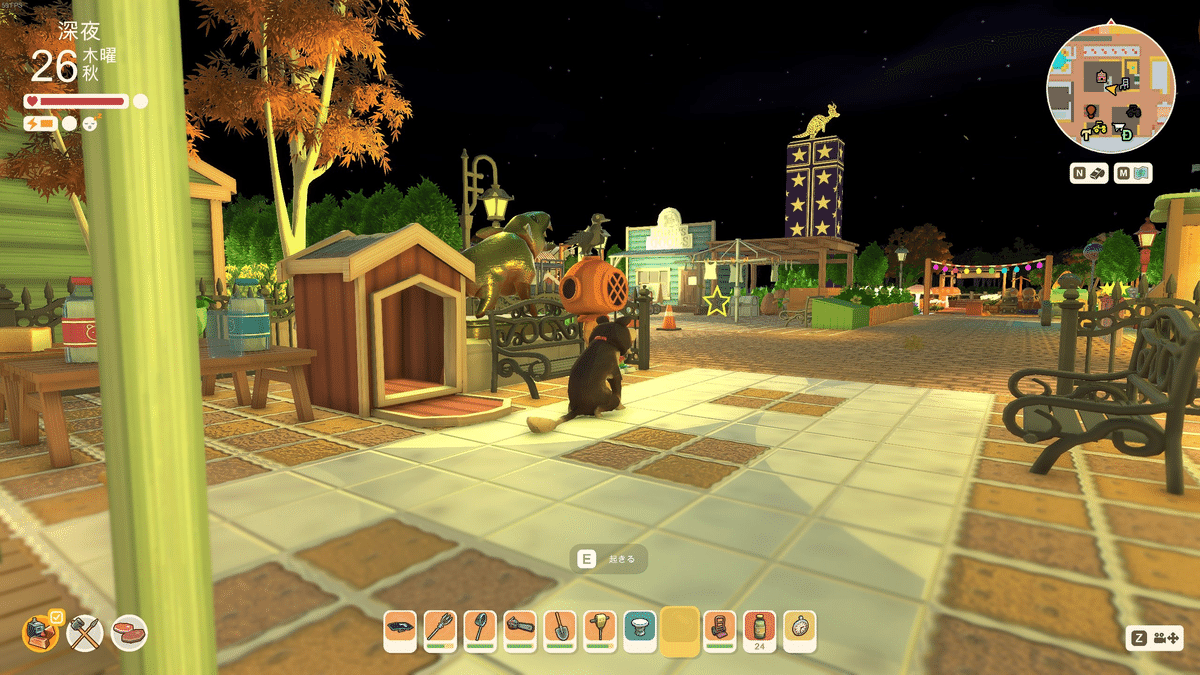This screenshot has width=1200, height=675.
Task: Open the cooked meat food icon
Action: click(x=129, y=632)
